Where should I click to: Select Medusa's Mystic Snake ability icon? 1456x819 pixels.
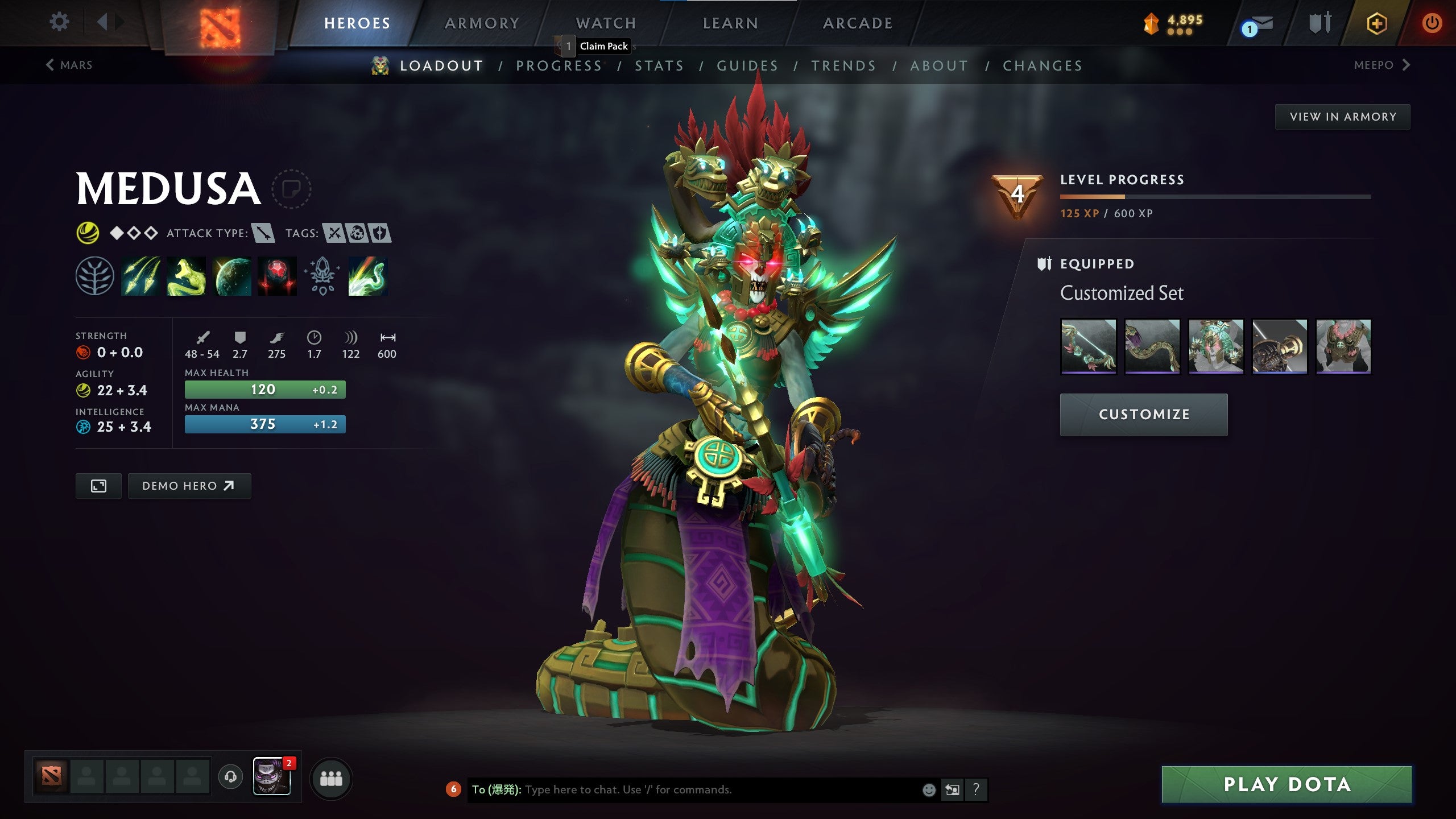click(185, 277)
